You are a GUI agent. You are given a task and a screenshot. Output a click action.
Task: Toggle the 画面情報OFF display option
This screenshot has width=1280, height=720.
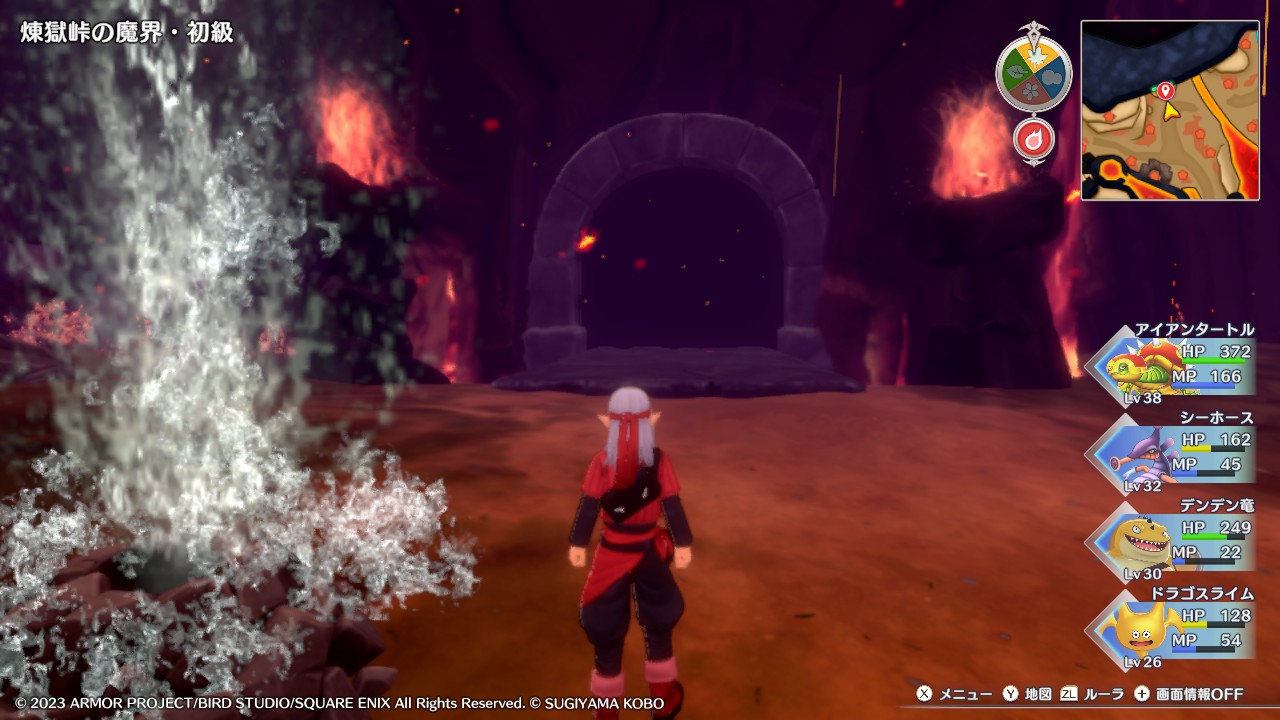(x=1189, y=694)
